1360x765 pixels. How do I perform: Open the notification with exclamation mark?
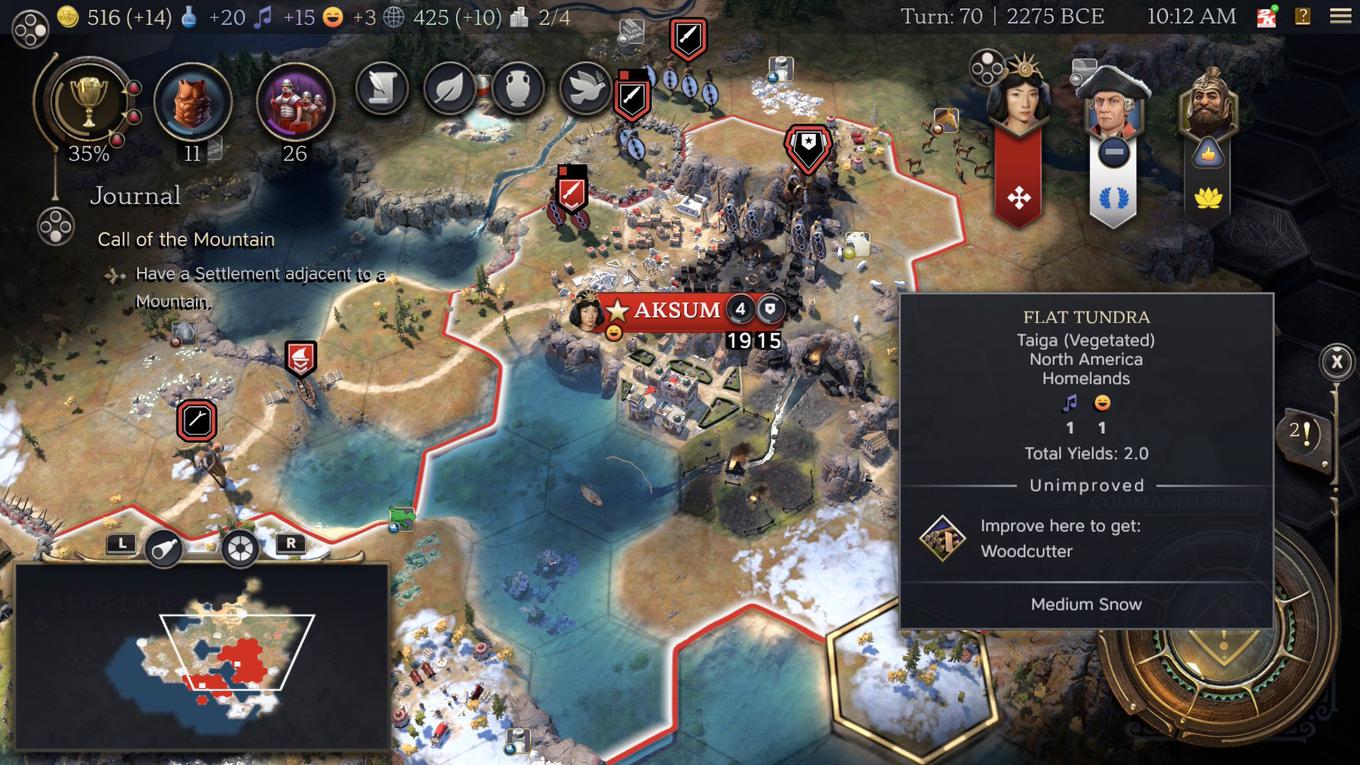point(1302,434)
